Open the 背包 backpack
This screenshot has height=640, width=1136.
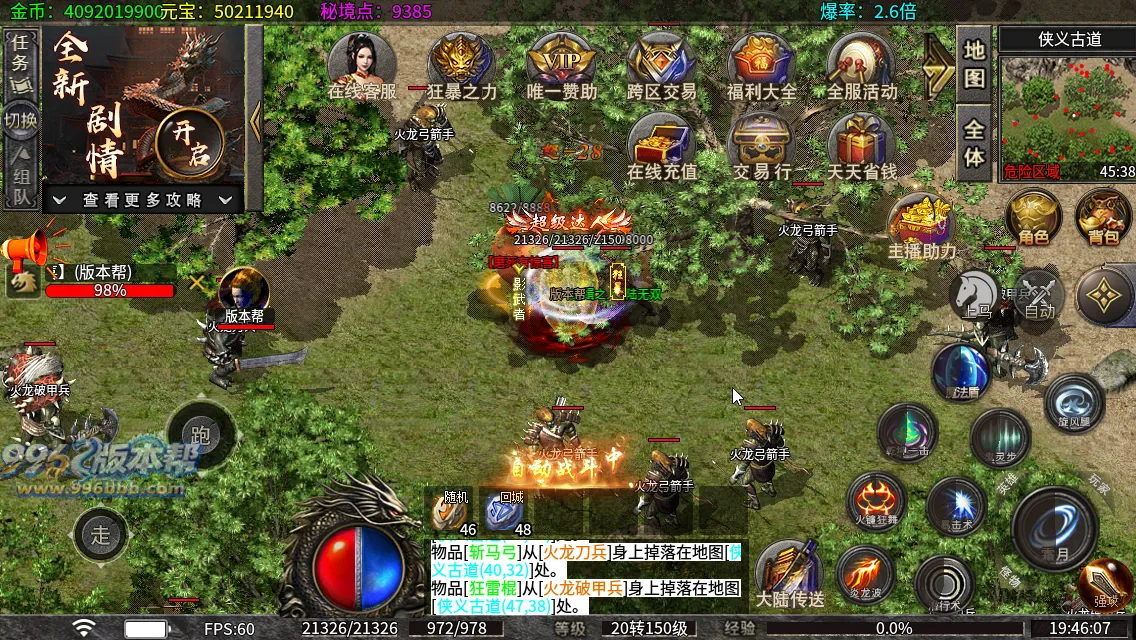pos(1103,216)
